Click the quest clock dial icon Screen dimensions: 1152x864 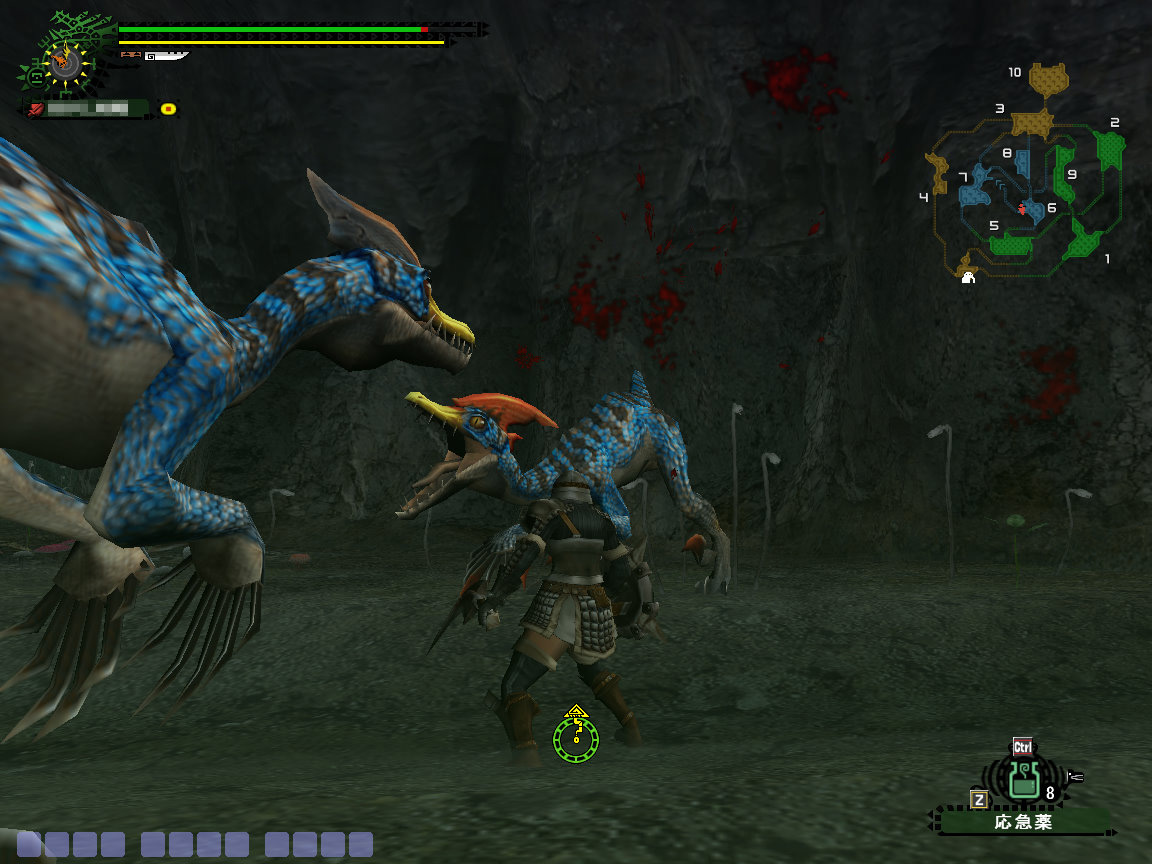click(x=65, y=62)
